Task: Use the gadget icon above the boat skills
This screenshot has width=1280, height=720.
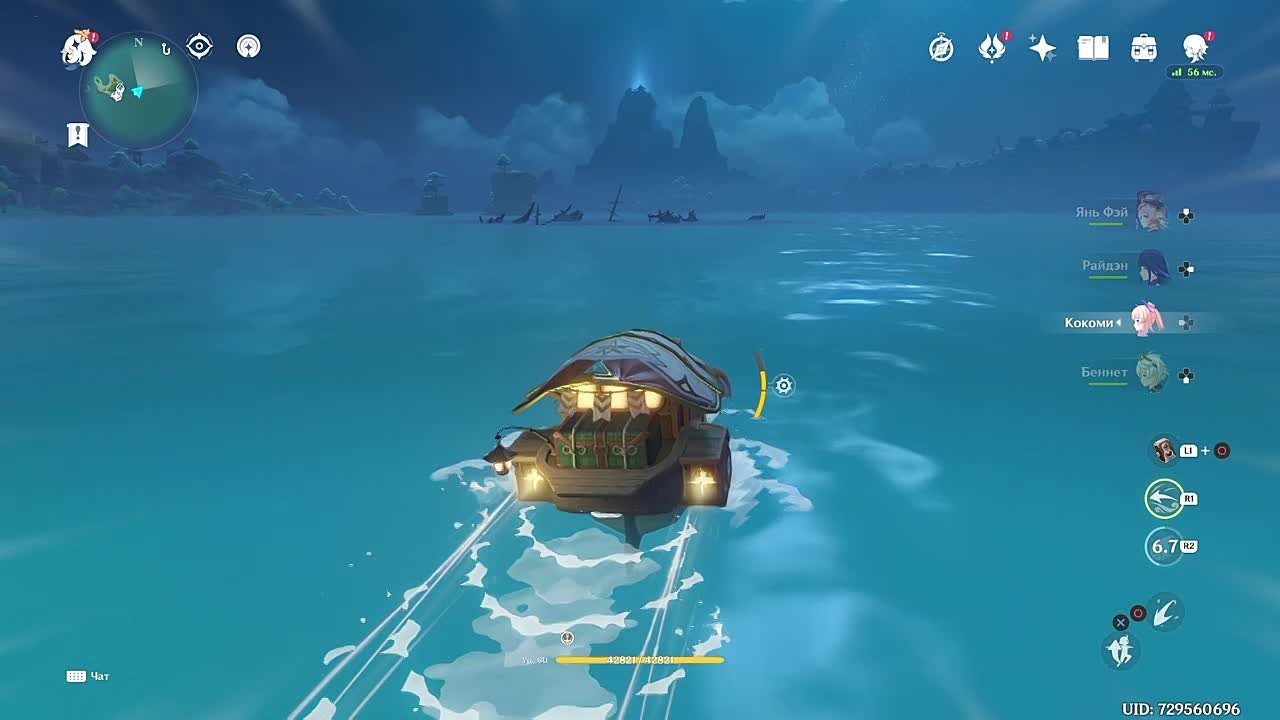Action: (1164, 450)
